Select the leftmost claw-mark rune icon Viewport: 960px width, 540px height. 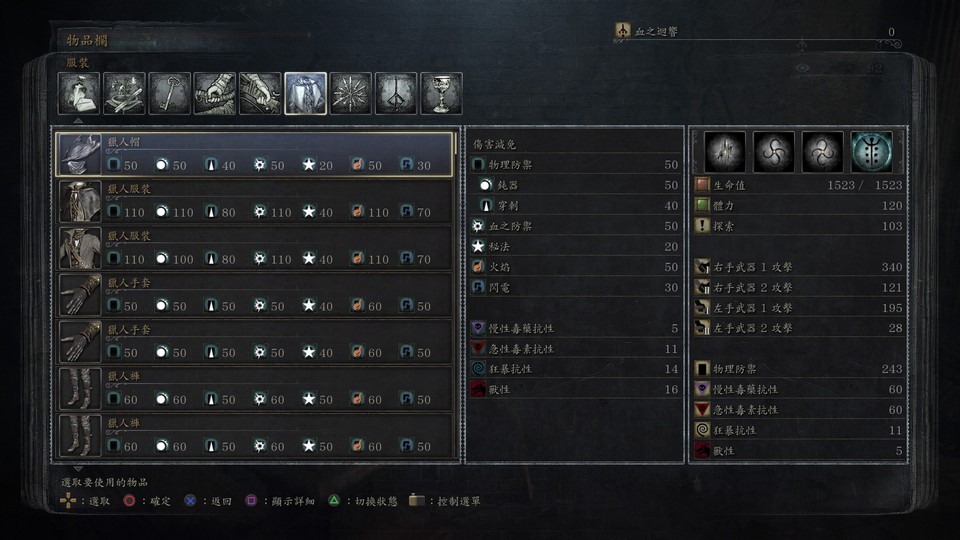(x=725, y=152)
